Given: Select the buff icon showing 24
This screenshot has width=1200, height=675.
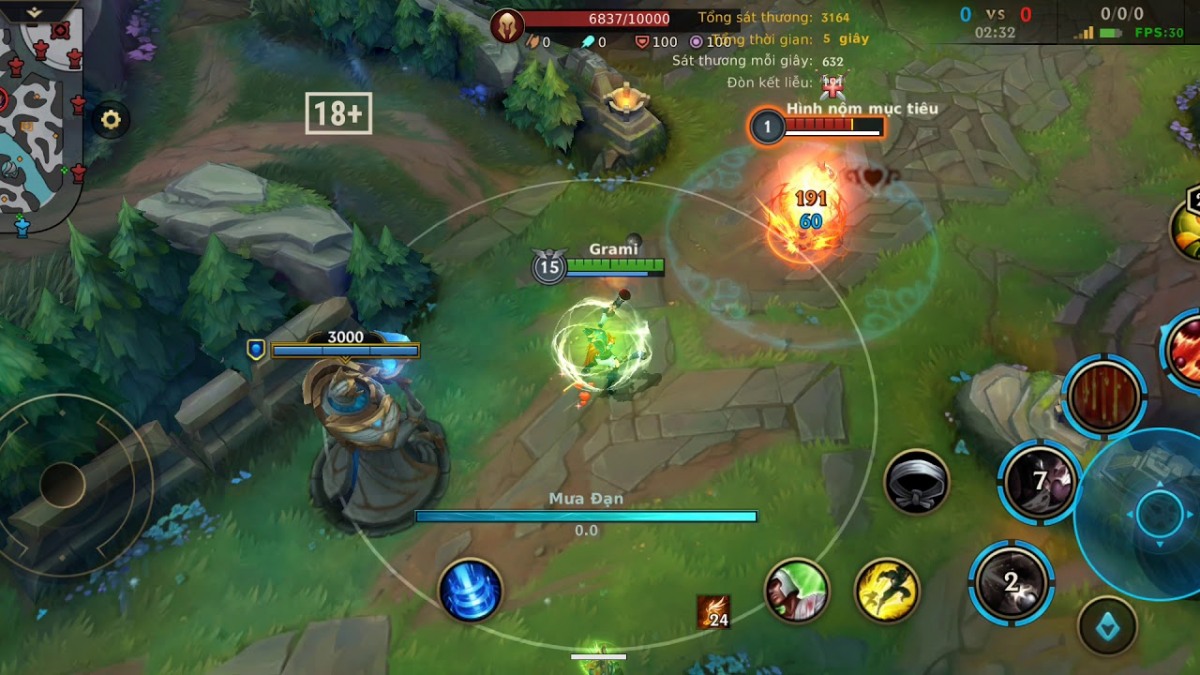Looking at the screenshot, I should 713,612.
